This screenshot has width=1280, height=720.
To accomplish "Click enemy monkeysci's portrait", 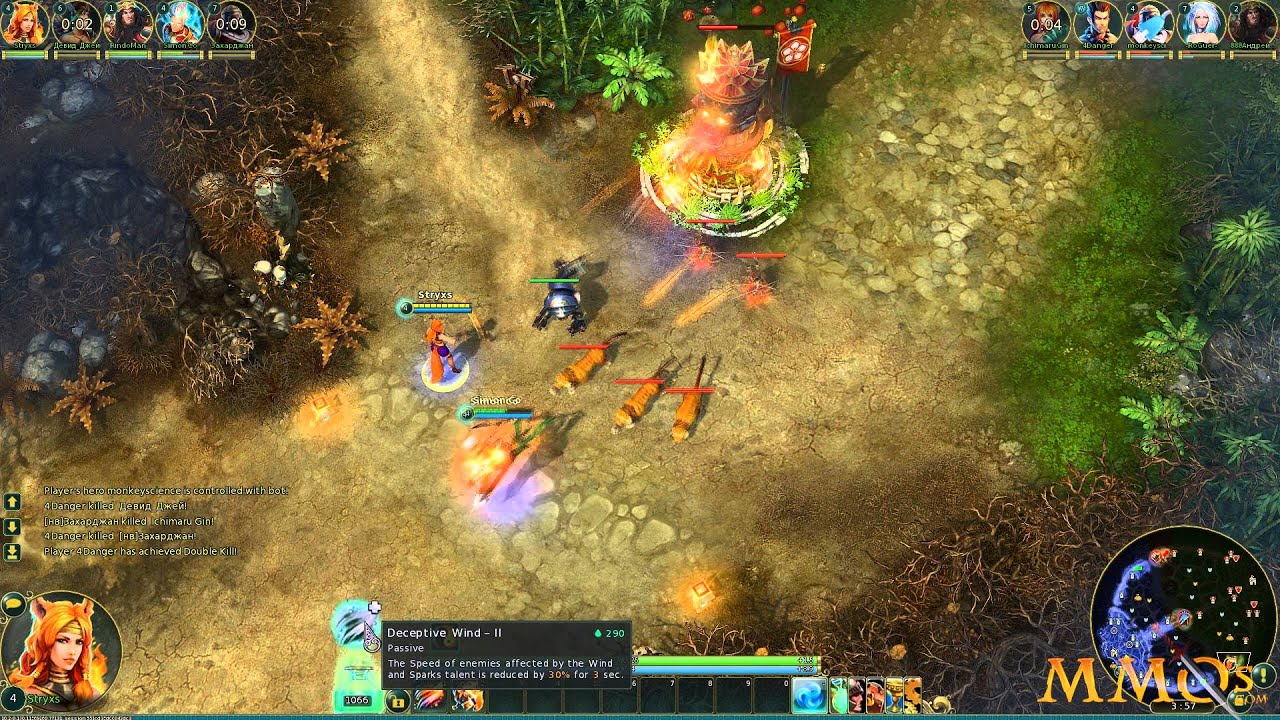I will coord(1149,23).
